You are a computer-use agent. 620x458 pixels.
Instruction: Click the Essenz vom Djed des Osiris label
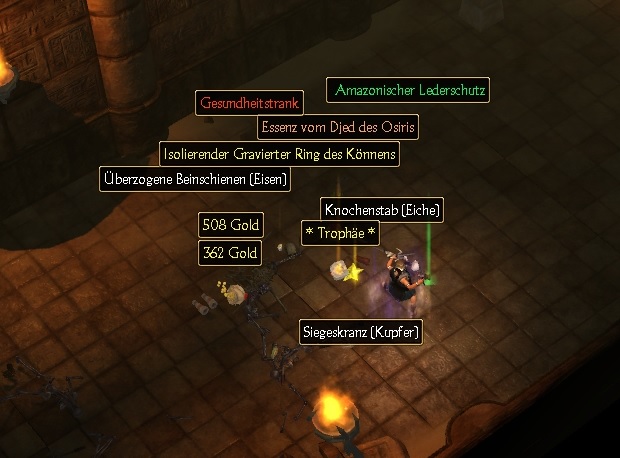[337, 127]
